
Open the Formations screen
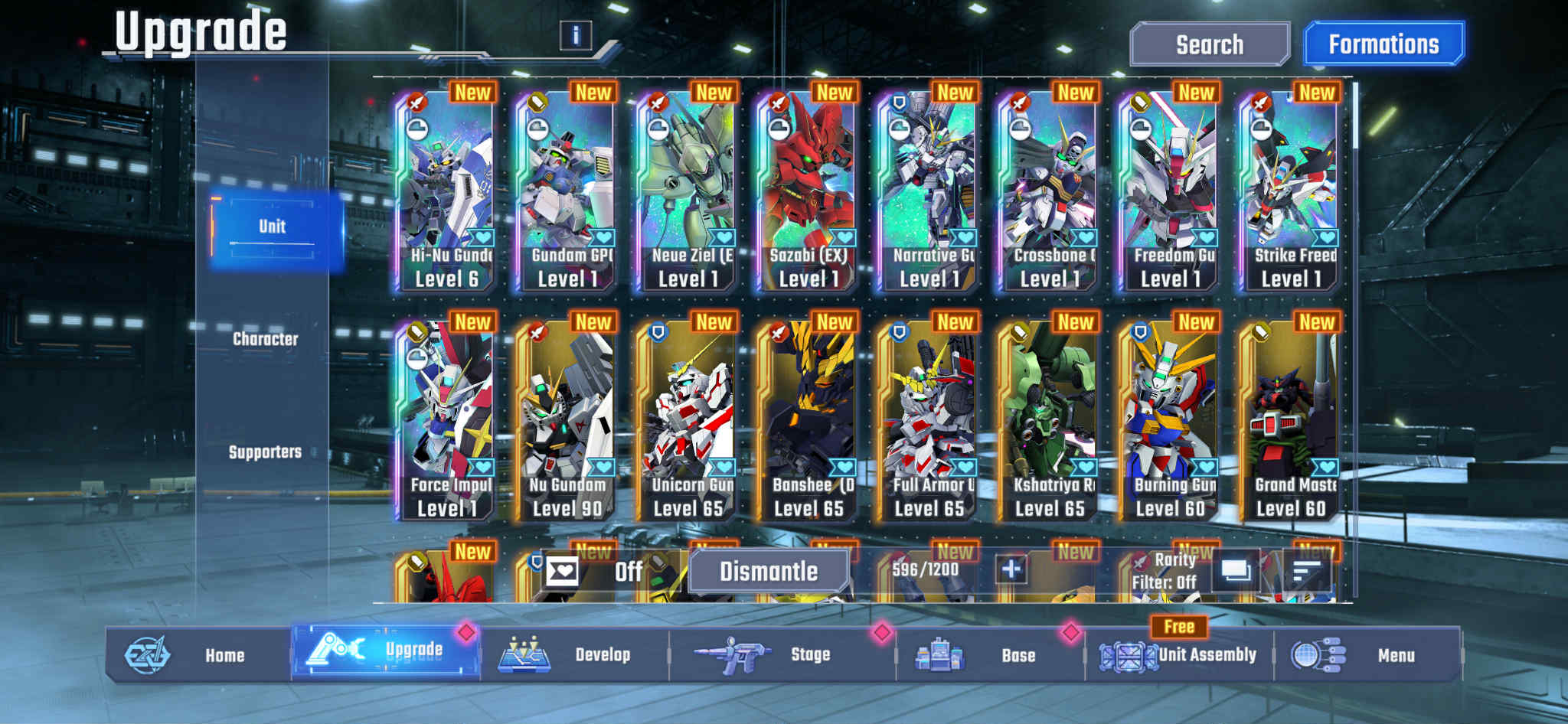[x=1383, y=44]
